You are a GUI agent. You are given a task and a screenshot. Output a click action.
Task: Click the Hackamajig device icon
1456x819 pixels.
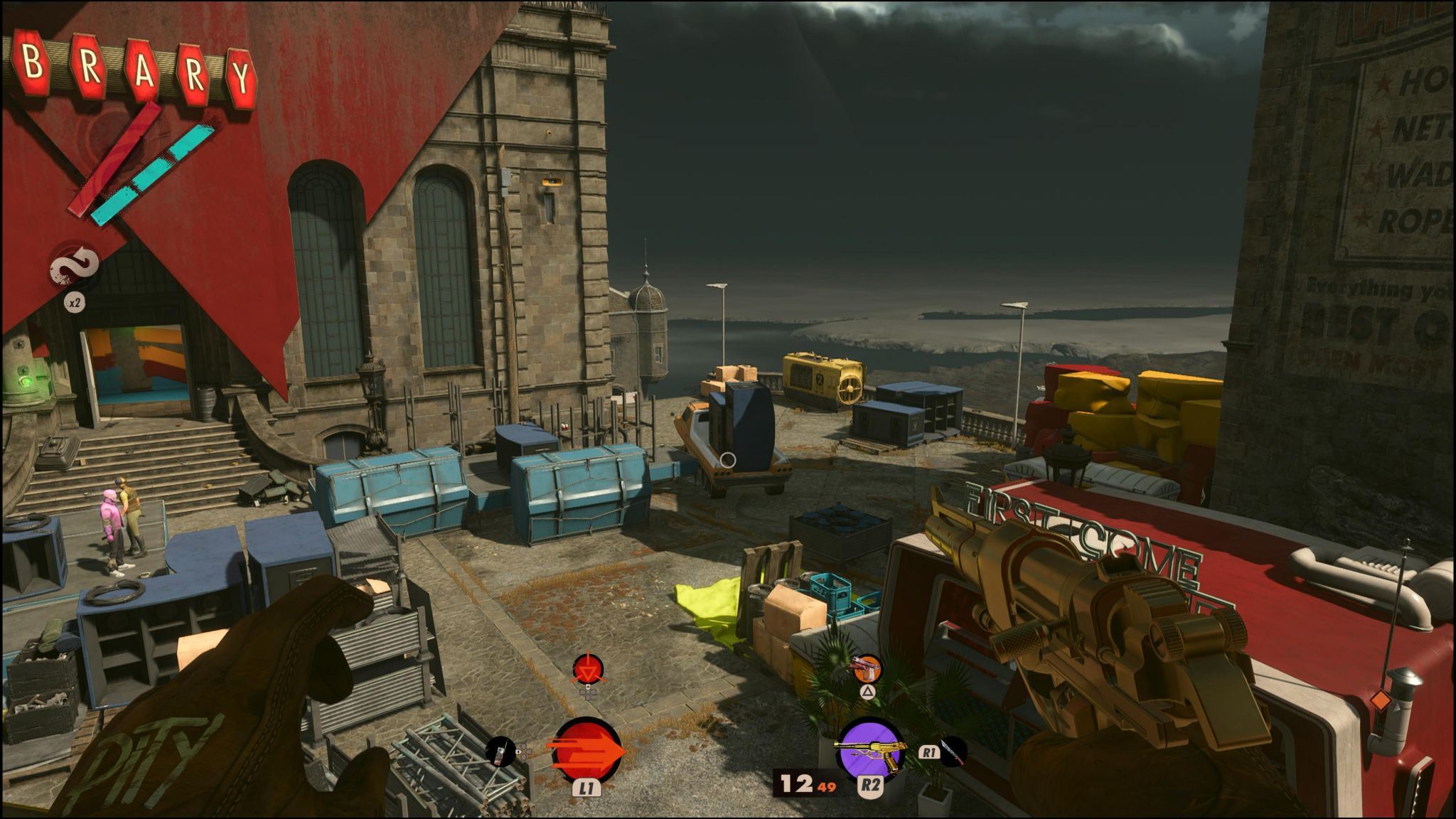(x=500, y=751)
